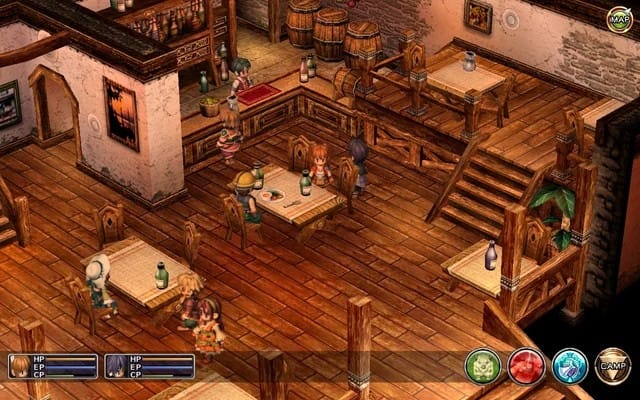Open the map with the MAP button
This screenshot has height=400, width=640.
[619, 17]
